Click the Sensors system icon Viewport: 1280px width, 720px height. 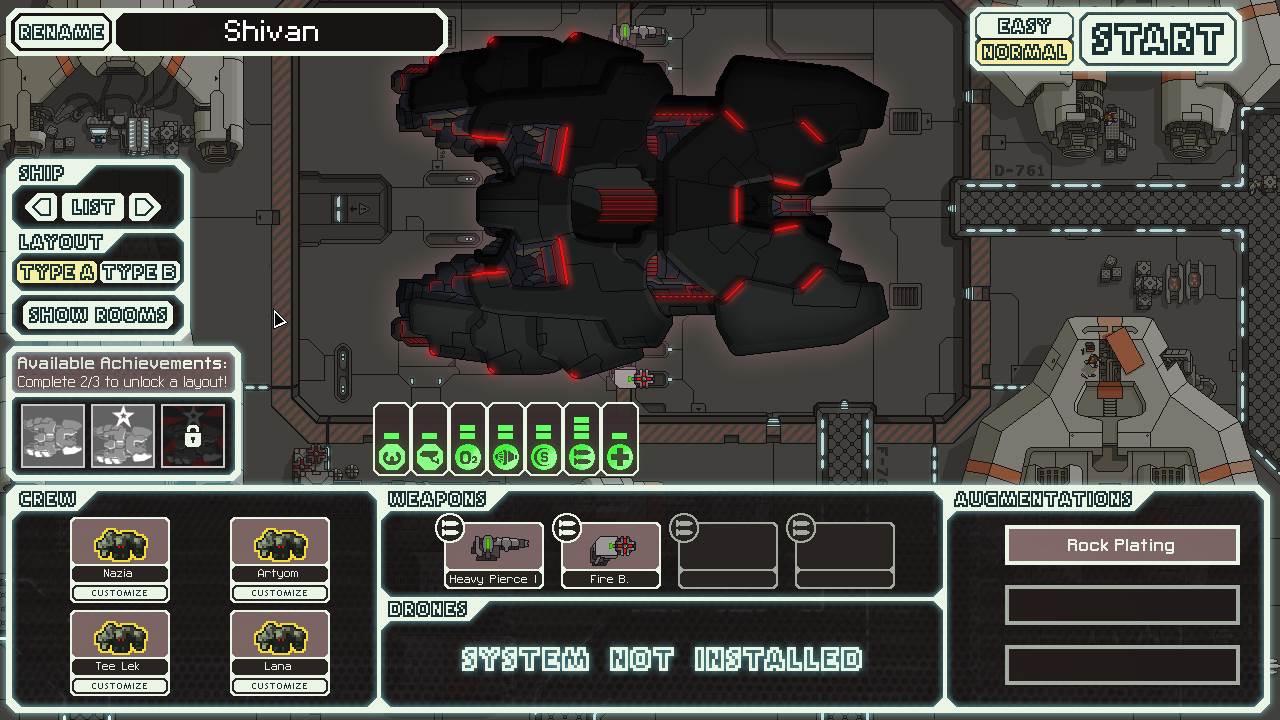428,455
